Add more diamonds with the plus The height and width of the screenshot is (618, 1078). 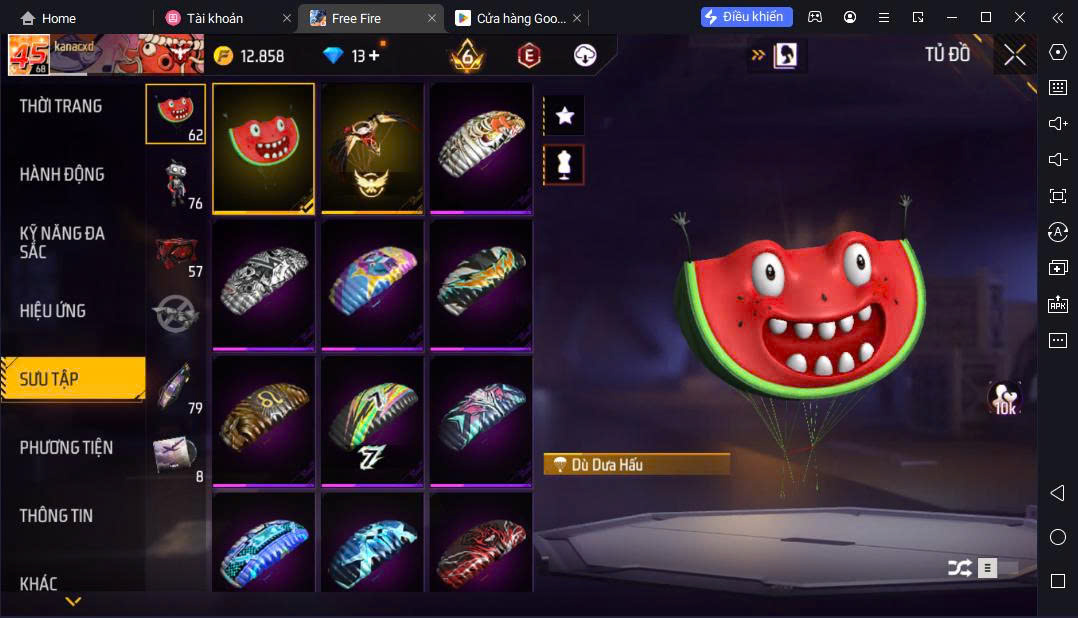click(x=375, y=56)
